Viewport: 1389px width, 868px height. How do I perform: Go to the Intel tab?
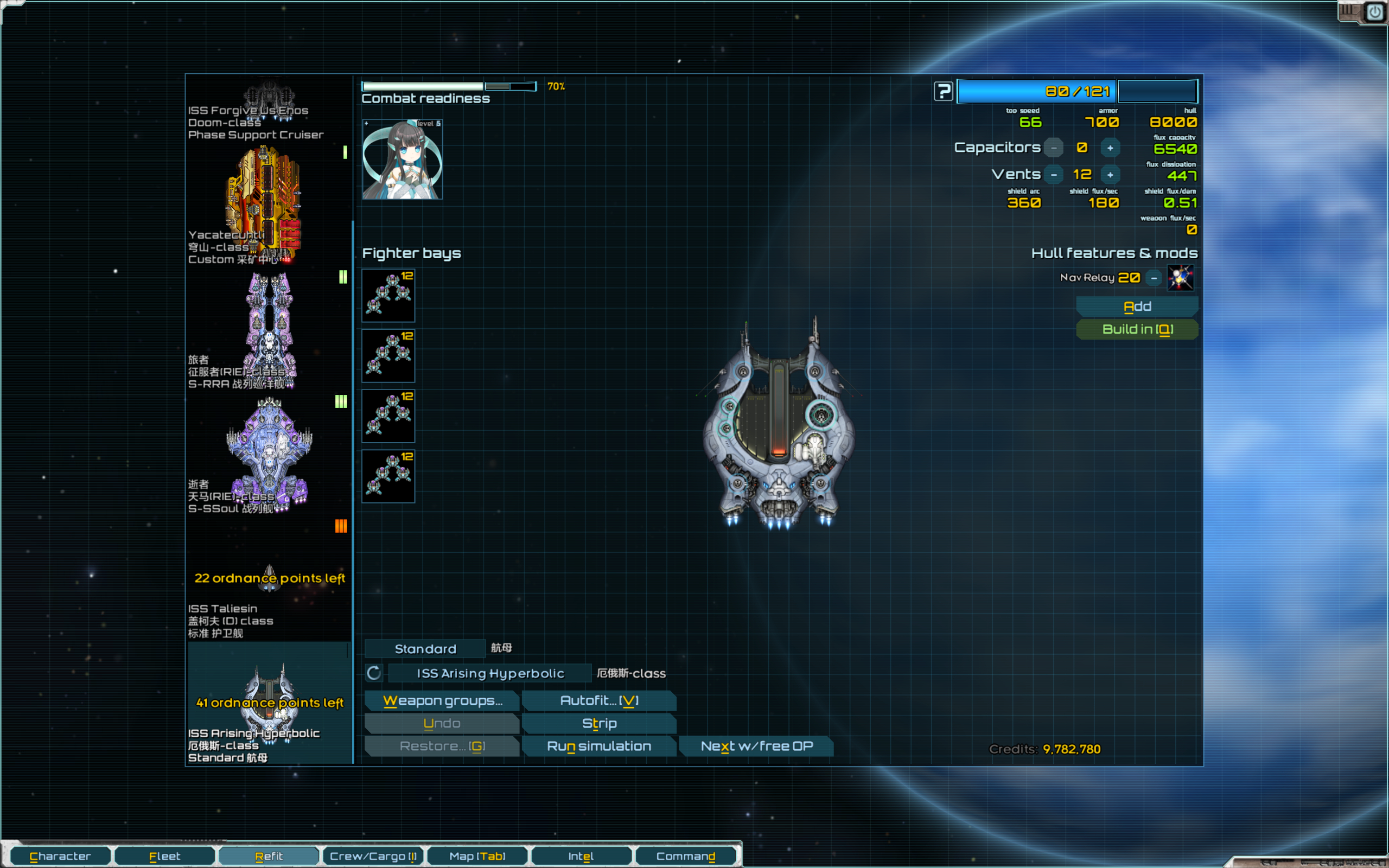pyautogui.click(x=580, y=856)
